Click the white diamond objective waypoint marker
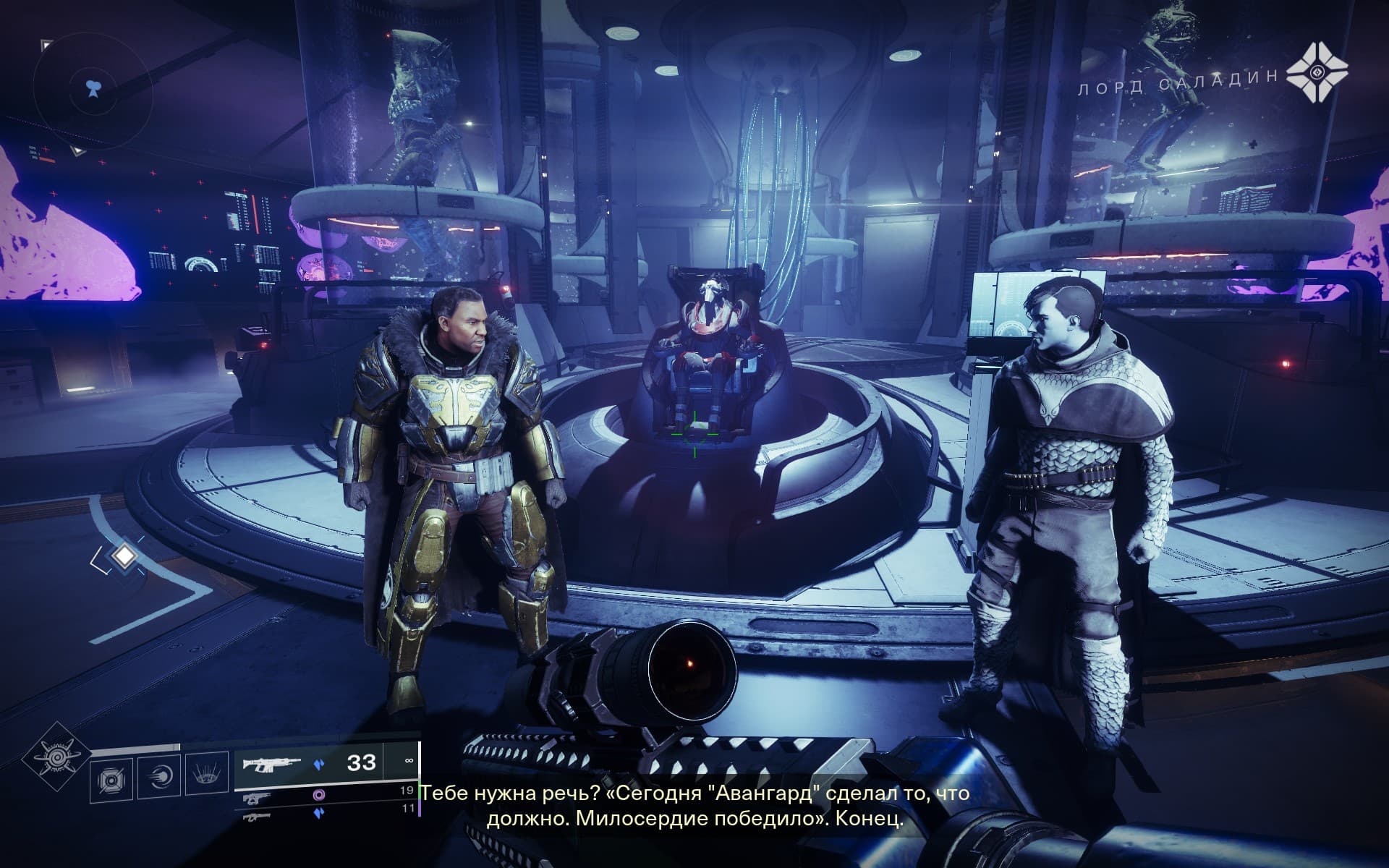Image resolution: width=1389 pixels, height=868 pixels. click(125, 556)
